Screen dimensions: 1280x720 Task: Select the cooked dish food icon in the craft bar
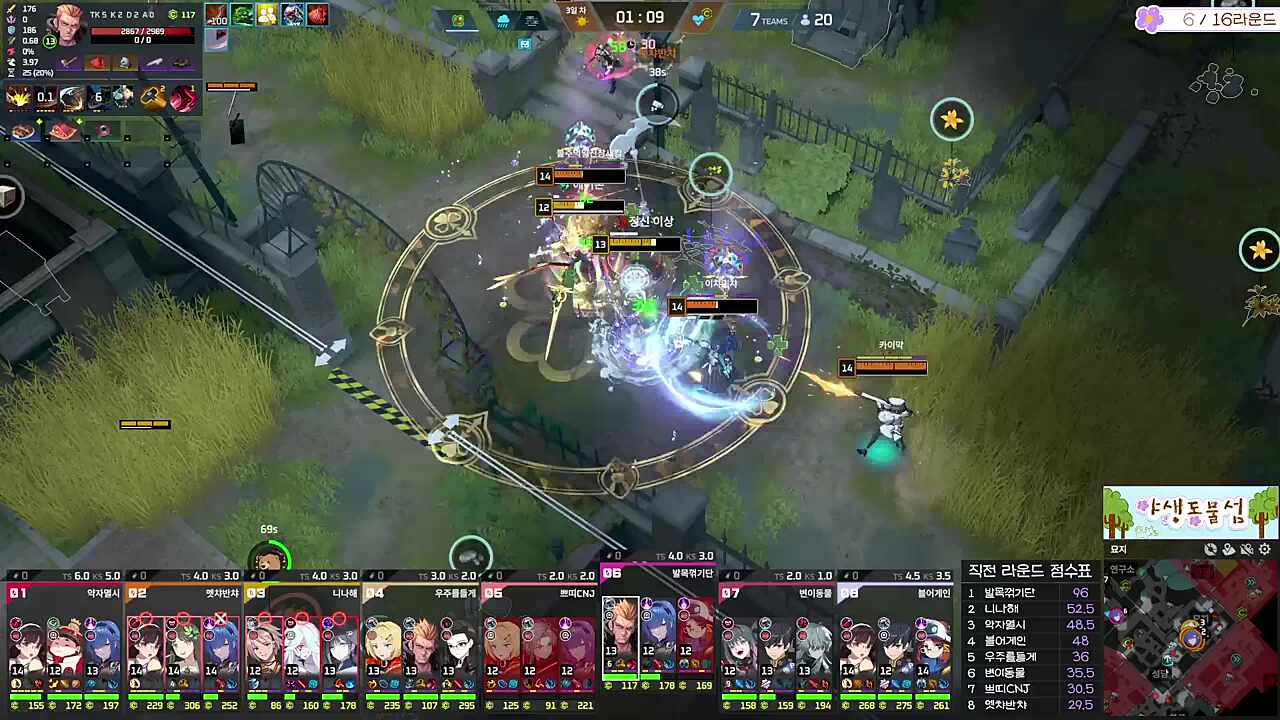pyautogui.click(x=23, y=130)
